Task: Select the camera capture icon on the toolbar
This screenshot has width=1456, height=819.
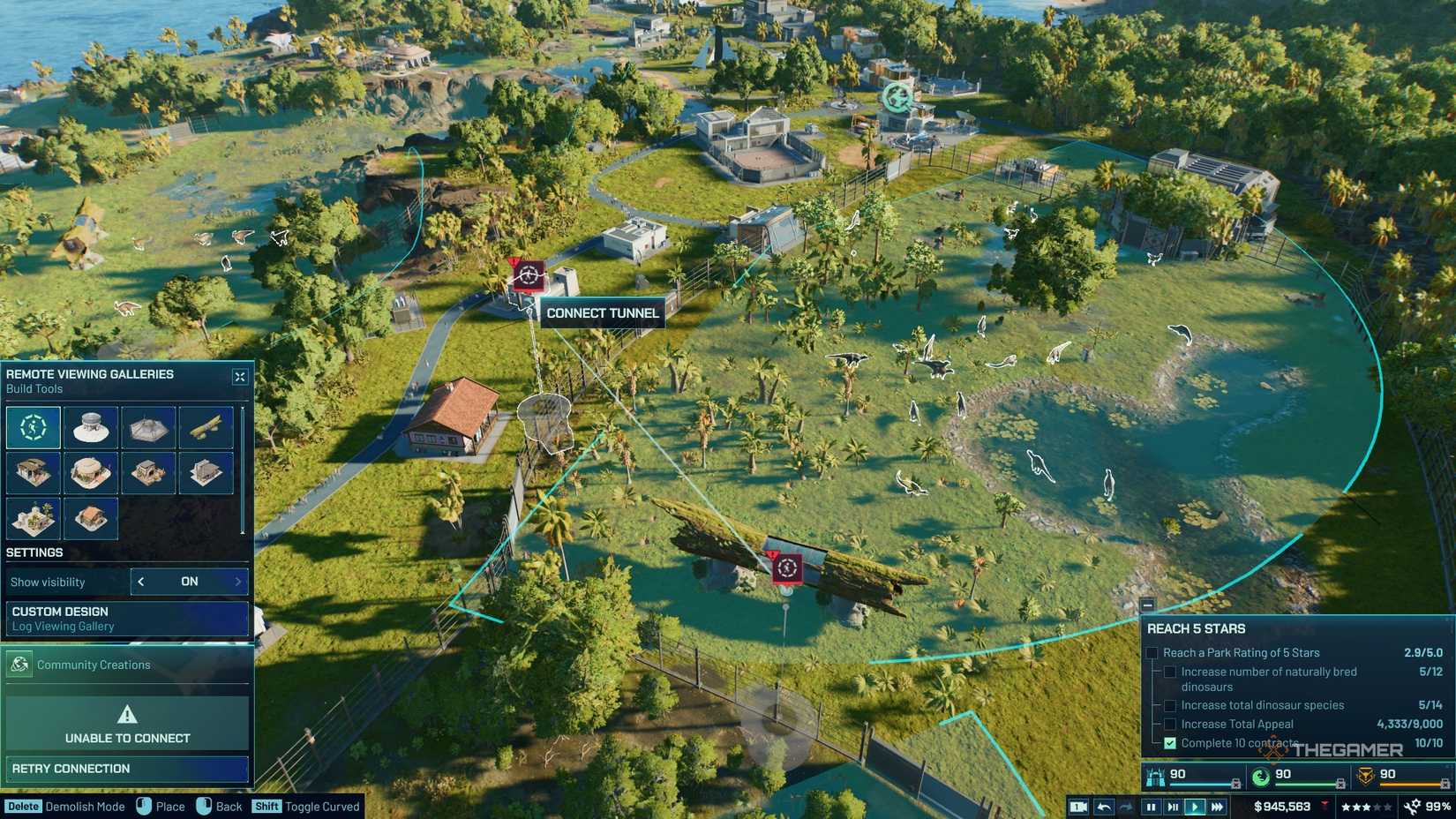Action: [x=1079, y=806]
